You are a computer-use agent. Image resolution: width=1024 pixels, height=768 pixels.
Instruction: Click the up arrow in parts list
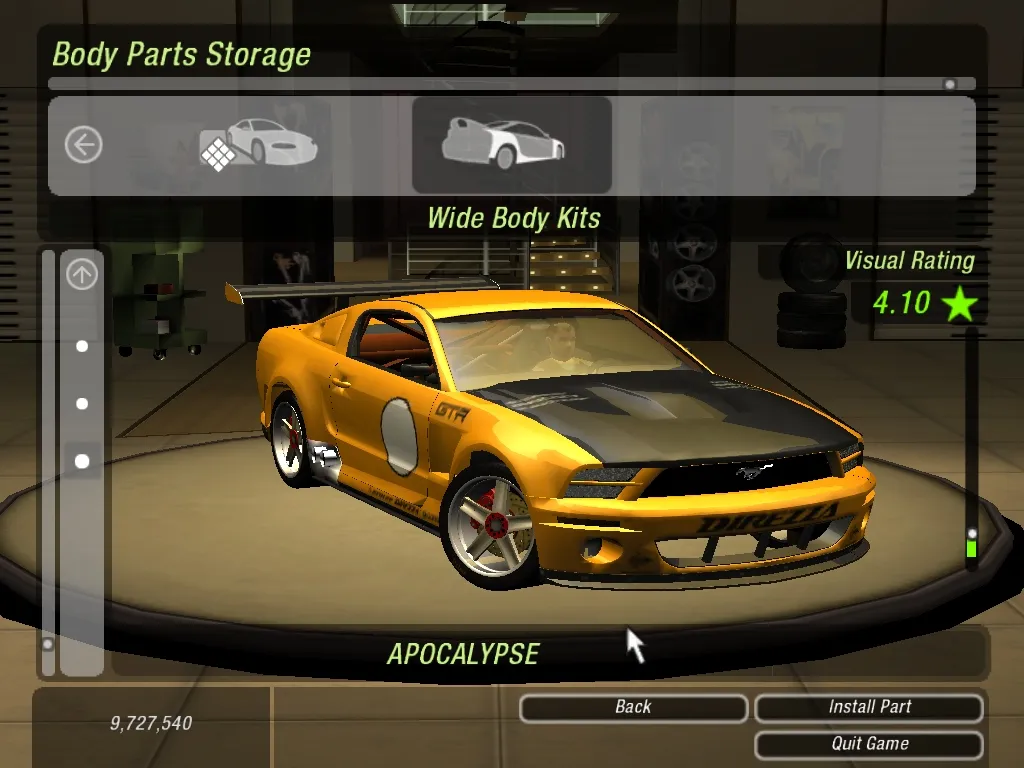82,274
